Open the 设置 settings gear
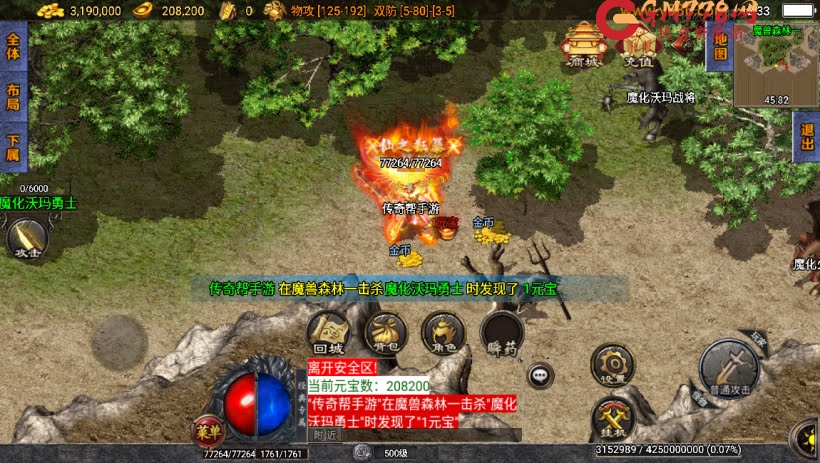 coord(611,365)
